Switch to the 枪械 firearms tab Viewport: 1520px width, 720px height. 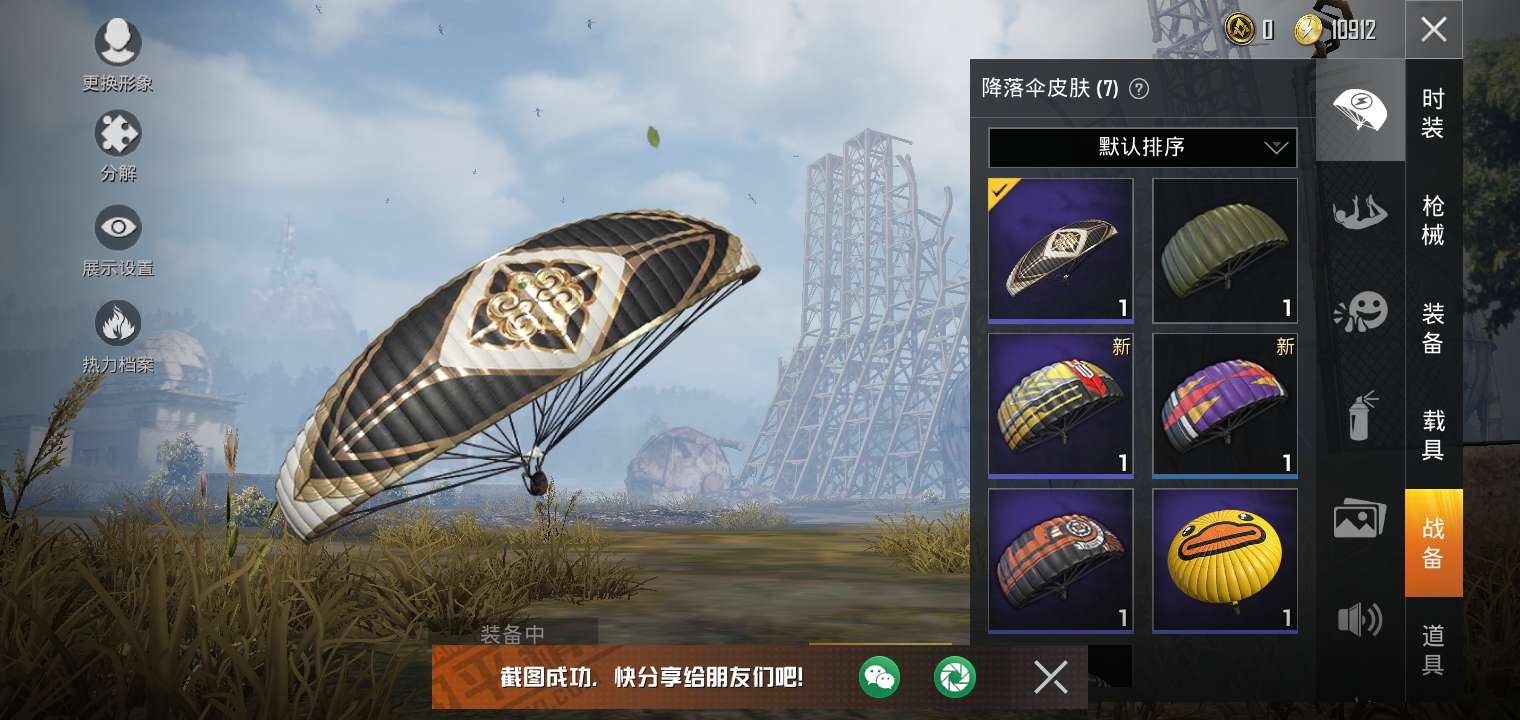coord(1433,220)
